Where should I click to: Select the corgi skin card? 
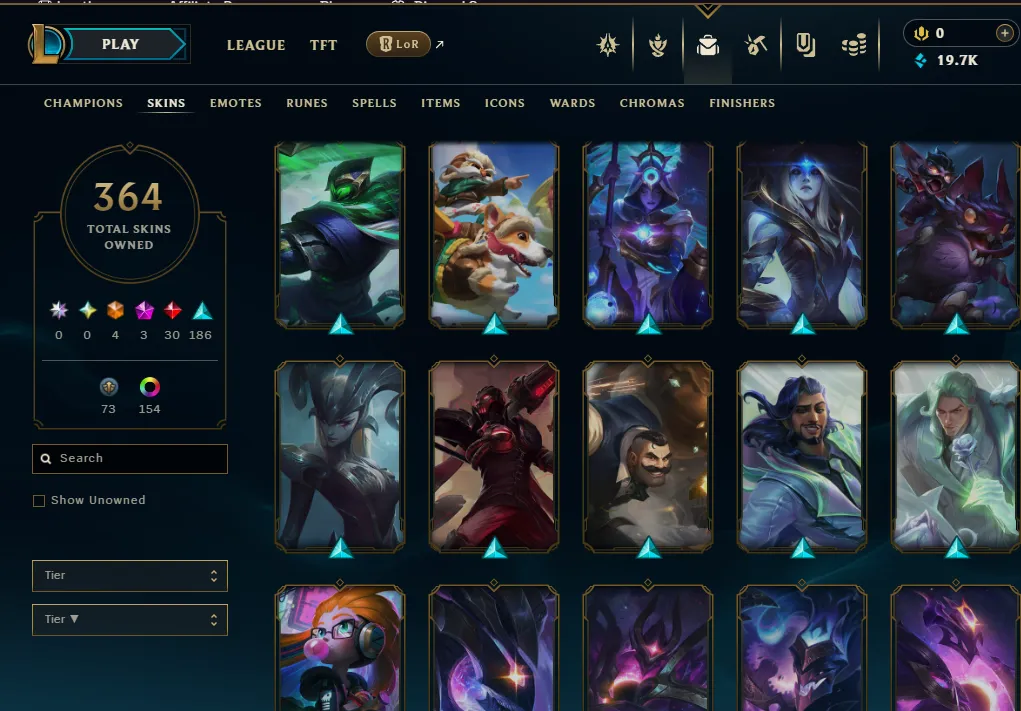point(494,234)
